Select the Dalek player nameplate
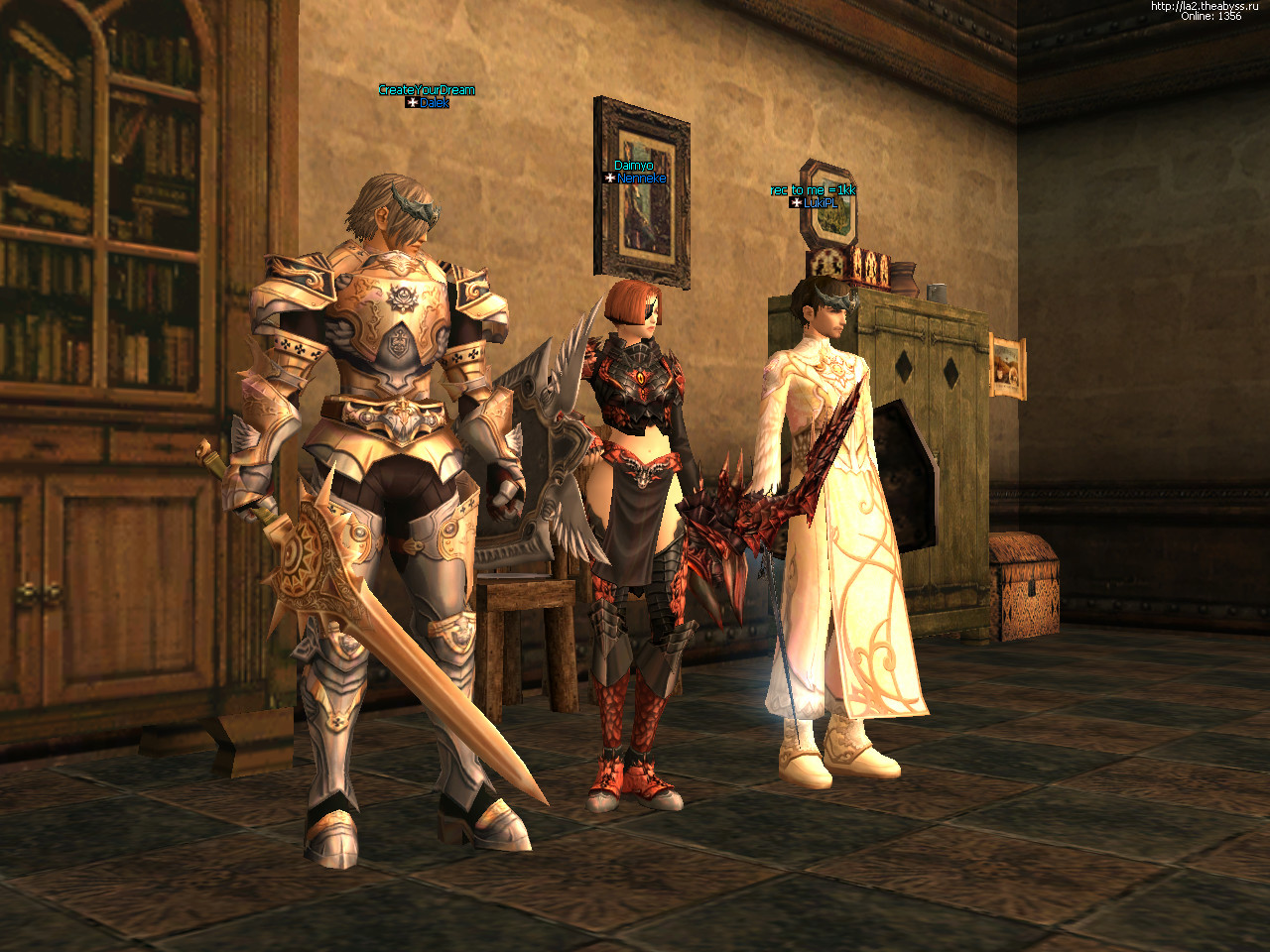 (x=434, y=103)
